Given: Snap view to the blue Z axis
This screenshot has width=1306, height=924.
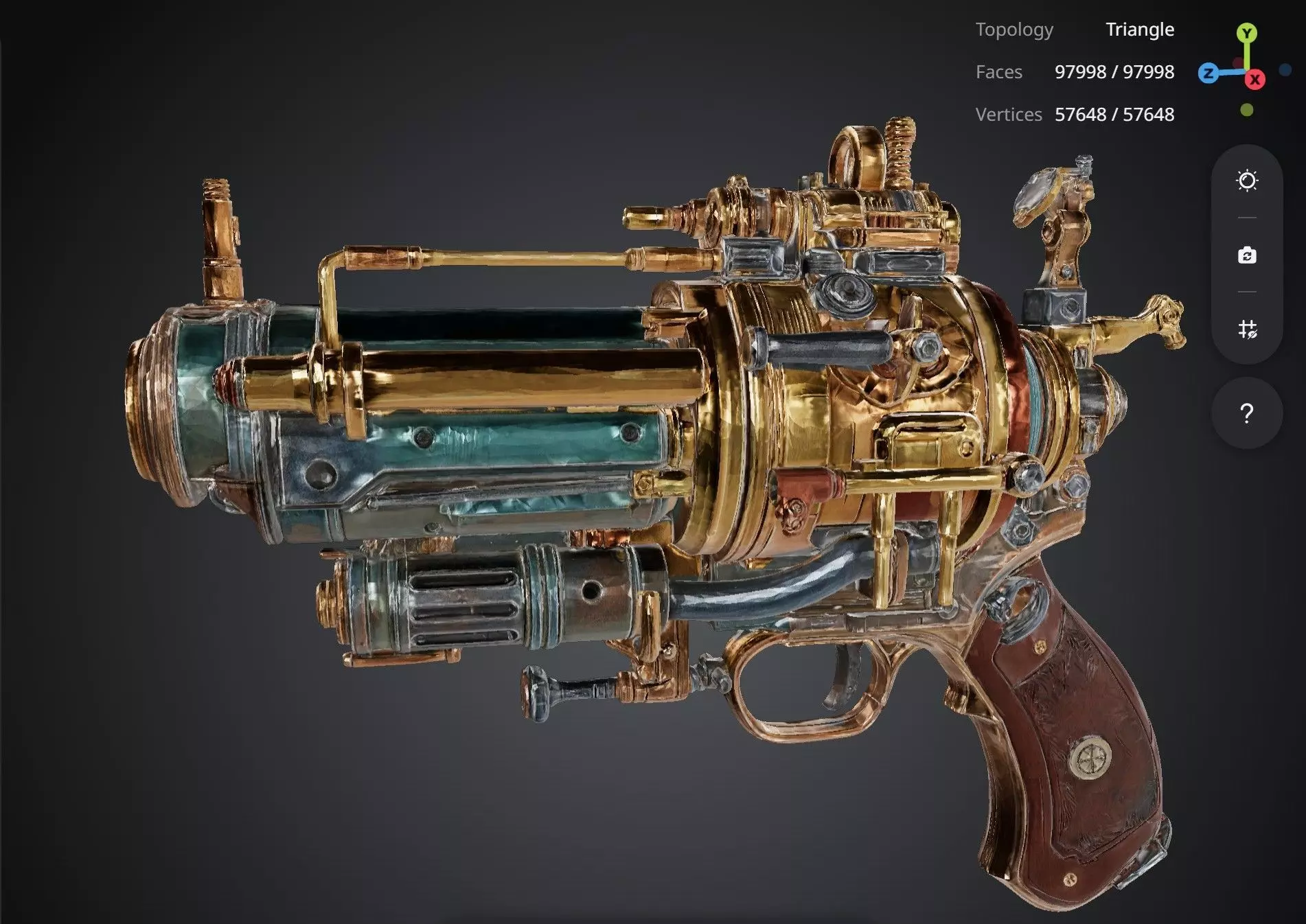Looking at the screenshot, I should click(1208, 73).
